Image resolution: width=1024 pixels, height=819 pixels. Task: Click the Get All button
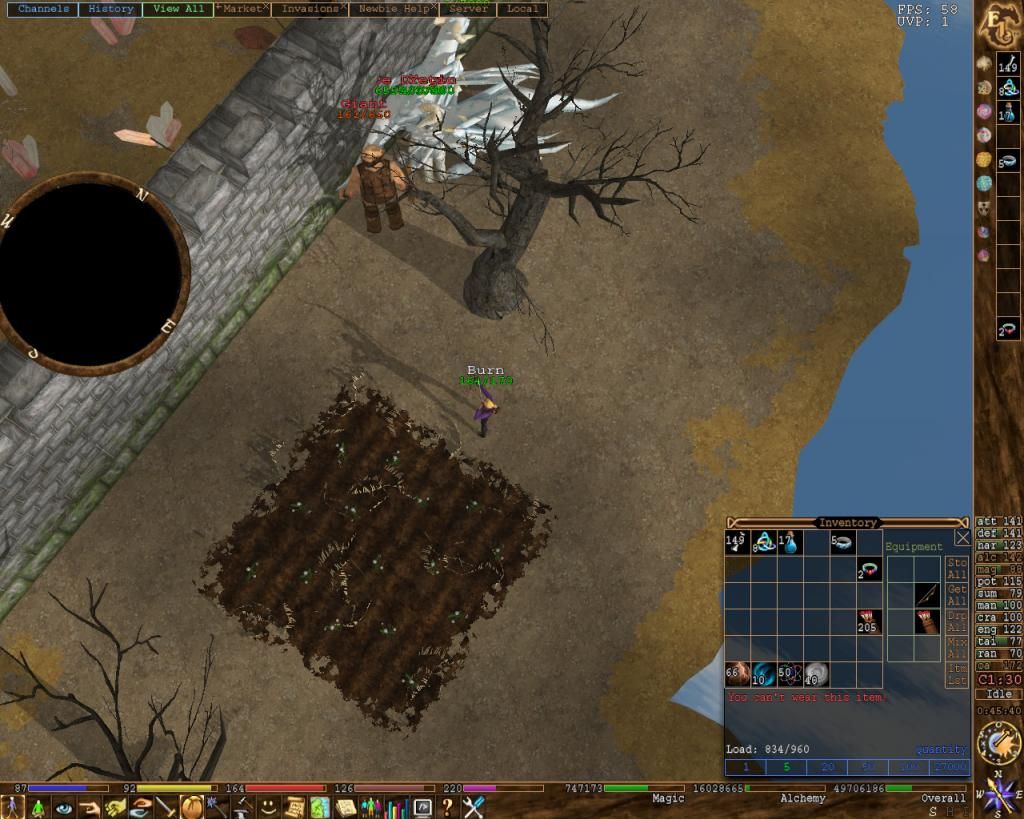956,596
